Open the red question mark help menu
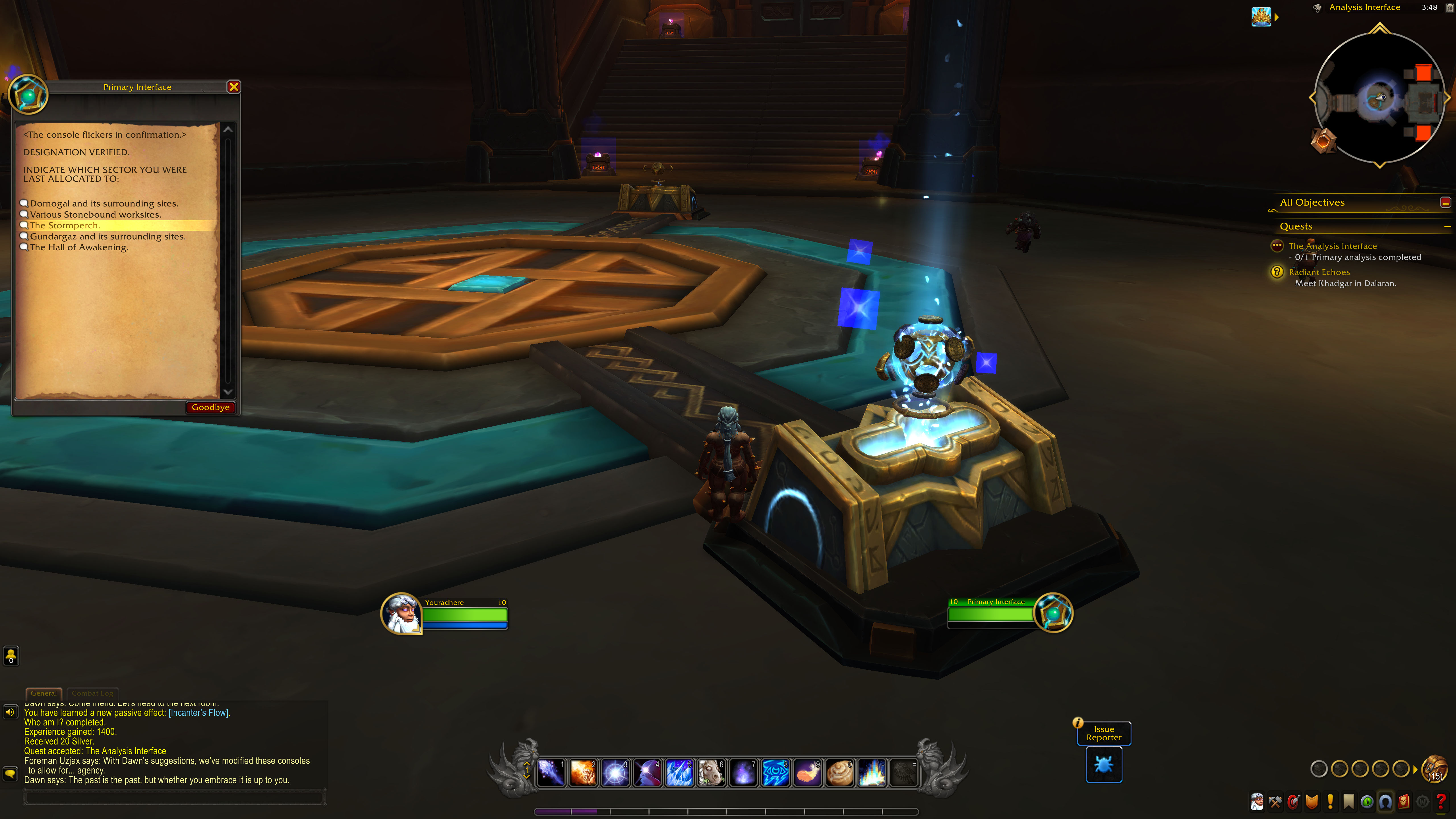This screenshot has height=819, width=1456. point(1441,801)
